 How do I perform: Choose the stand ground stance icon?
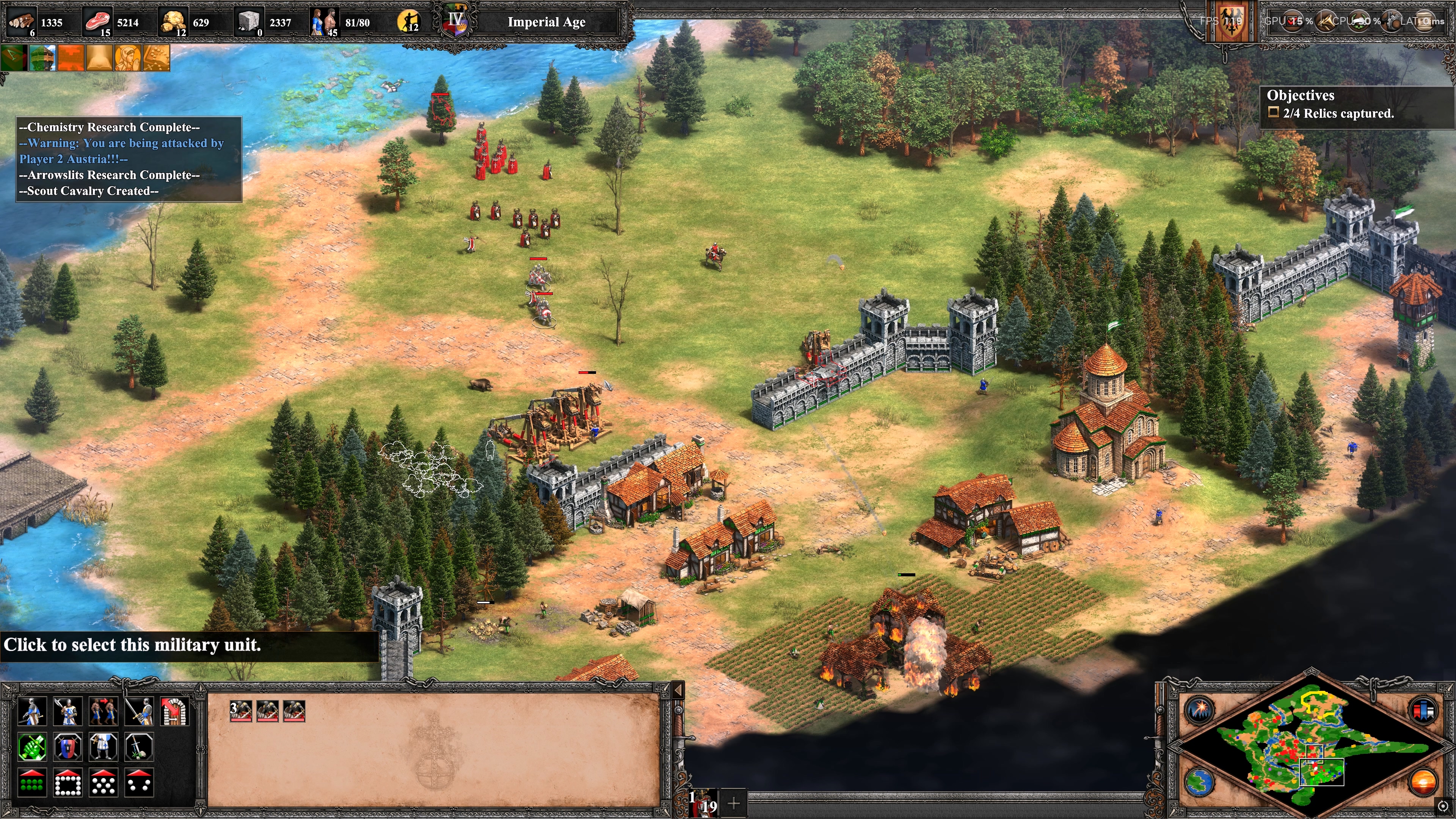[103, 747]
